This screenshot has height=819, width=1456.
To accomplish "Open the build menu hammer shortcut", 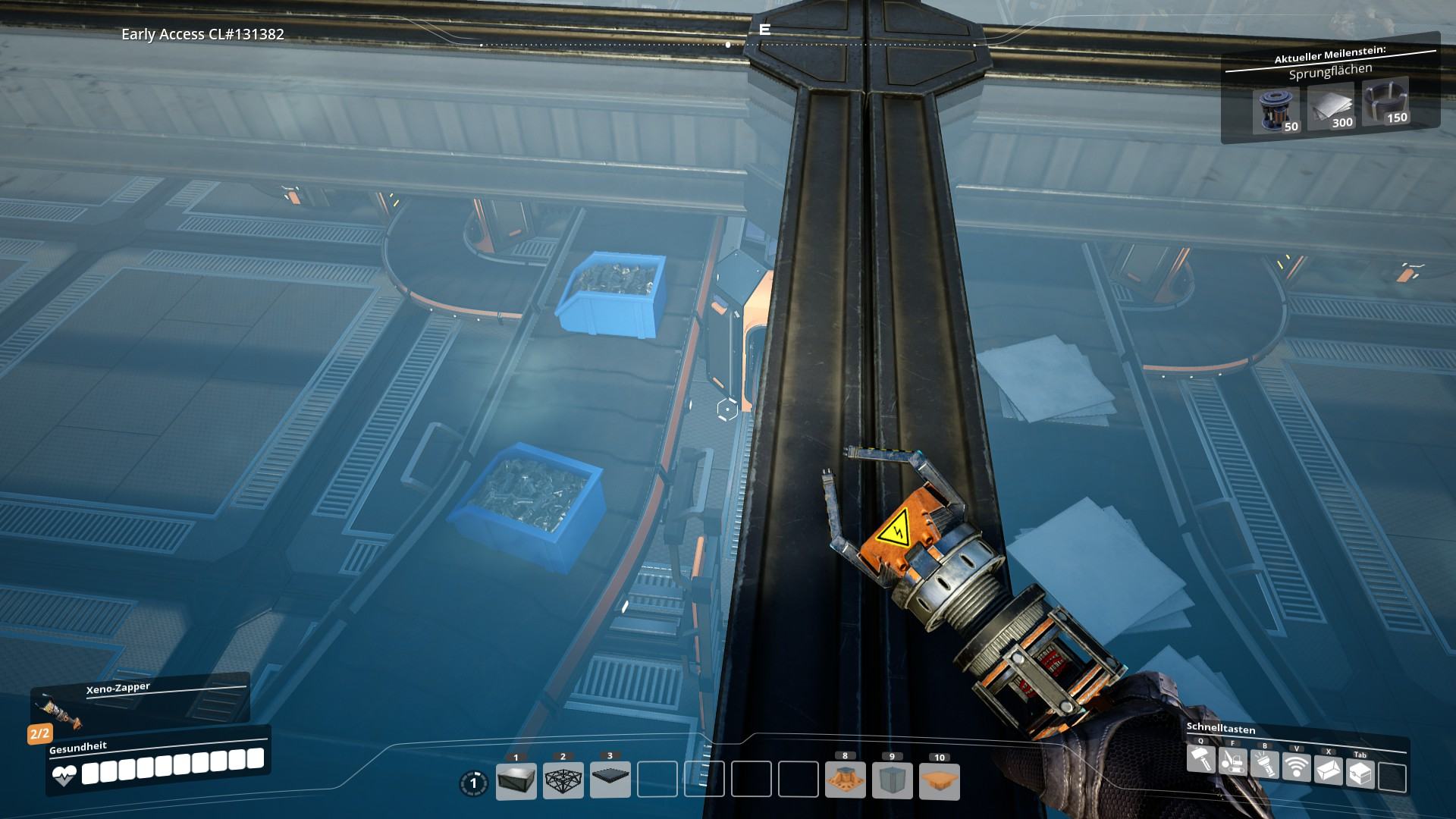I will pyautogui.click(x=1200, y=759).
